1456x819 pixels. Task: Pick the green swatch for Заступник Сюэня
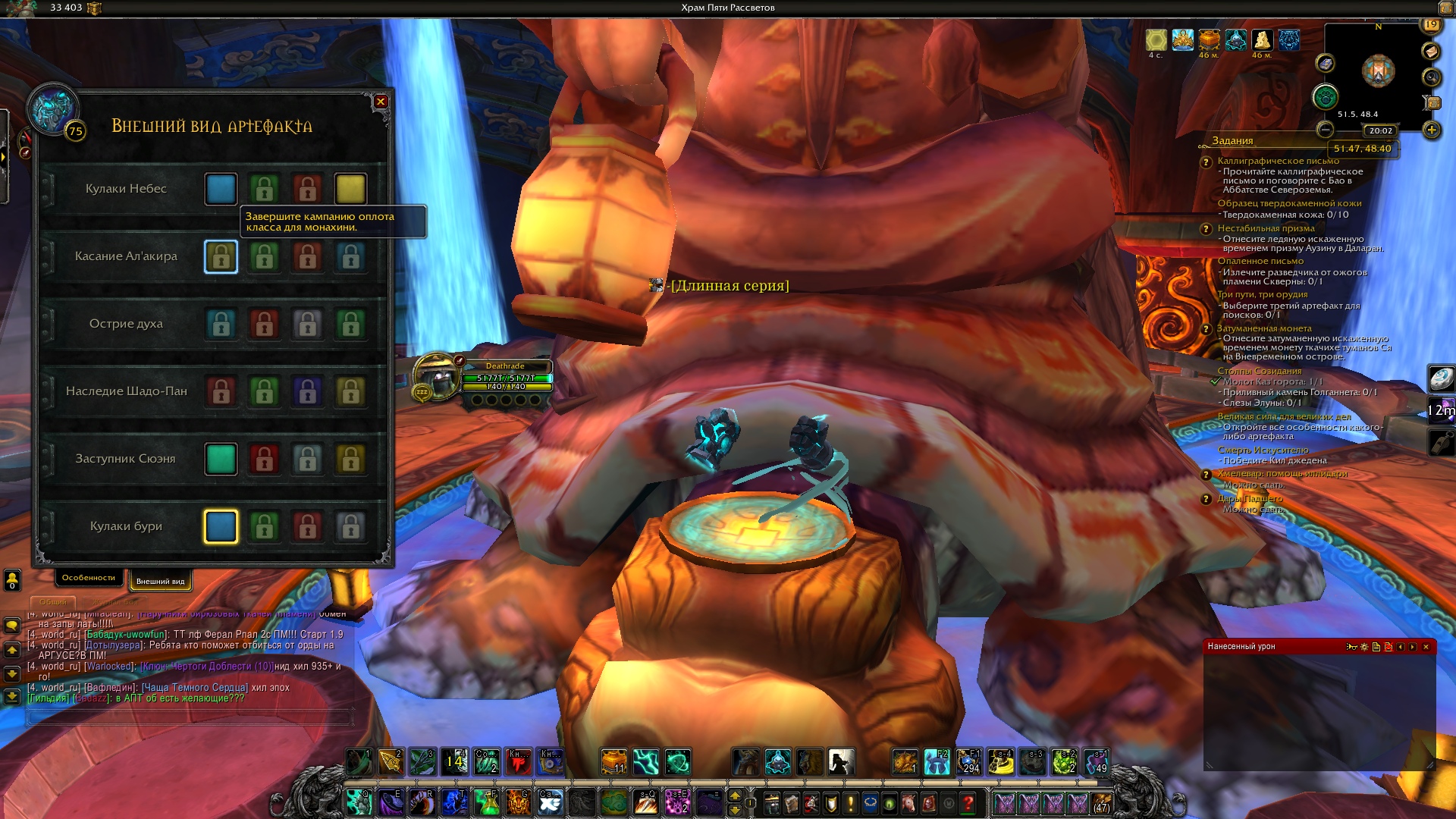point(221,460)
